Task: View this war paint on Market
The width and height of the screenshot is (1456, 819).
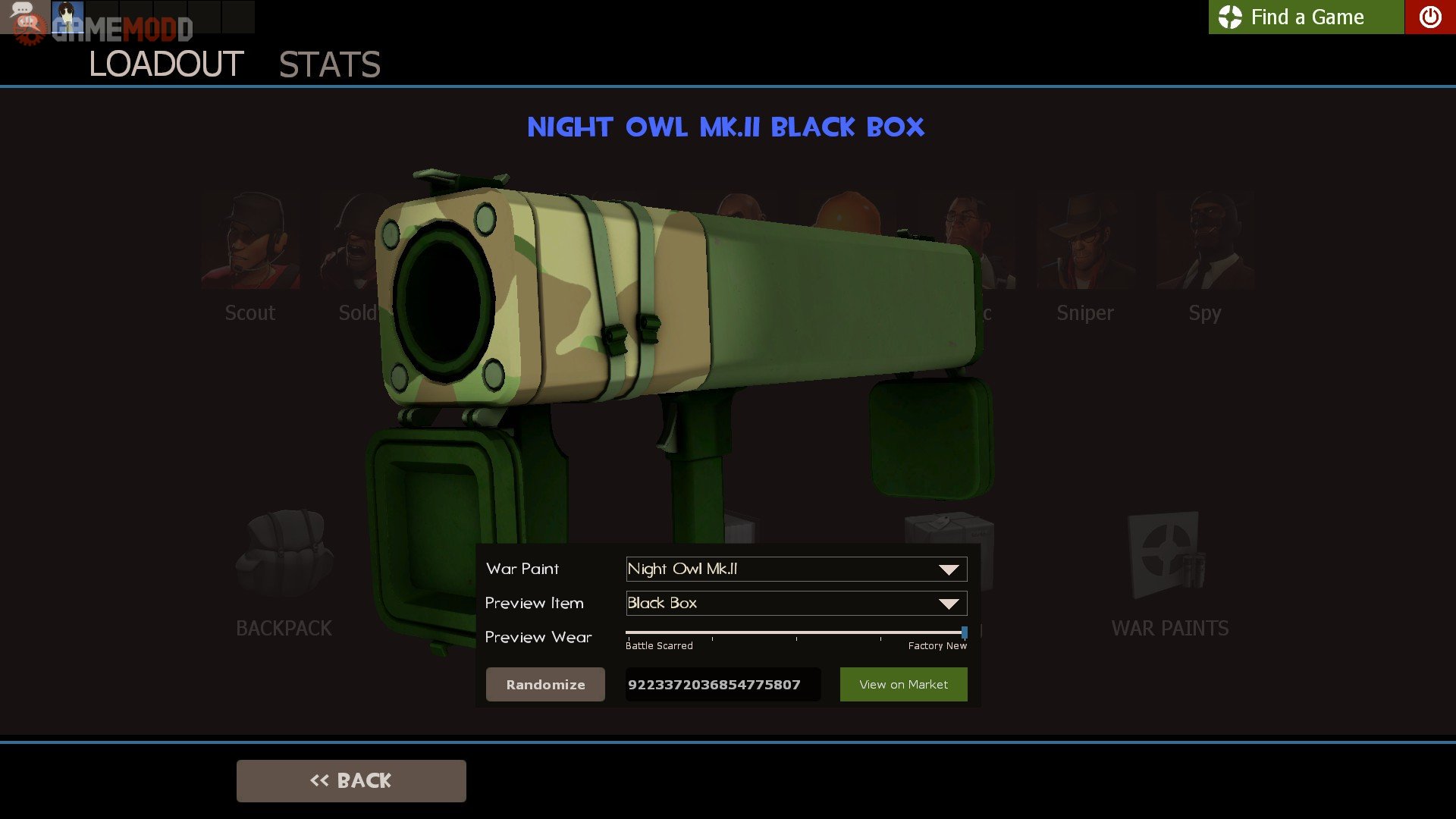Action: click(x=903, y=684)
